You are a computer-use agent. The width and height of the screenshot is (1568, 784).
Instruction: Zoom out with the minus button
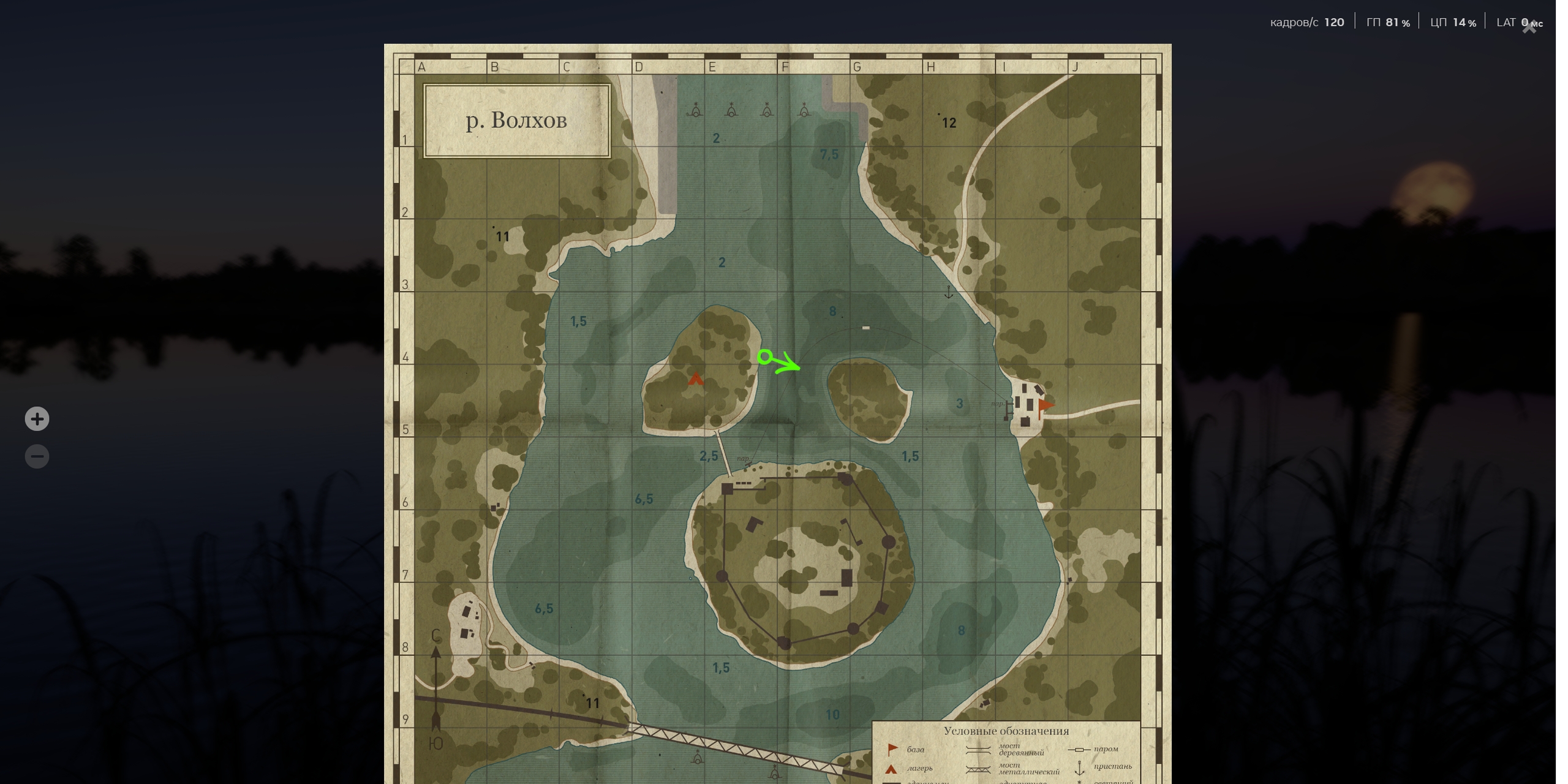[37, 456]
